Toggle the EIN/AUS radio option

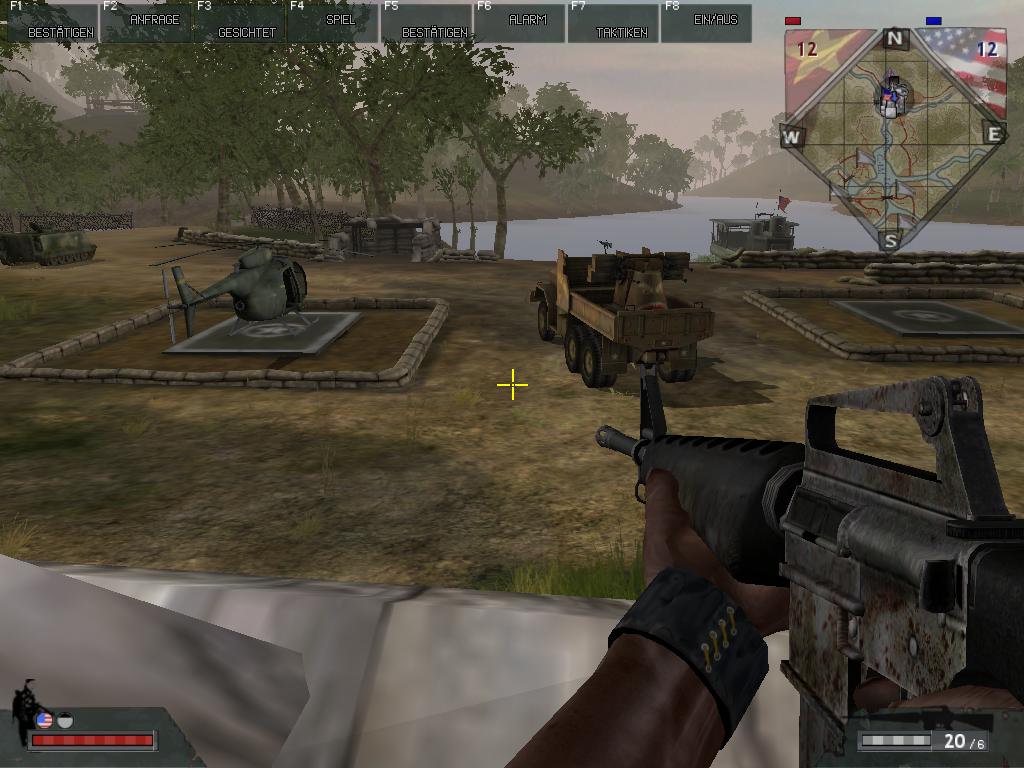pos(707,22)
